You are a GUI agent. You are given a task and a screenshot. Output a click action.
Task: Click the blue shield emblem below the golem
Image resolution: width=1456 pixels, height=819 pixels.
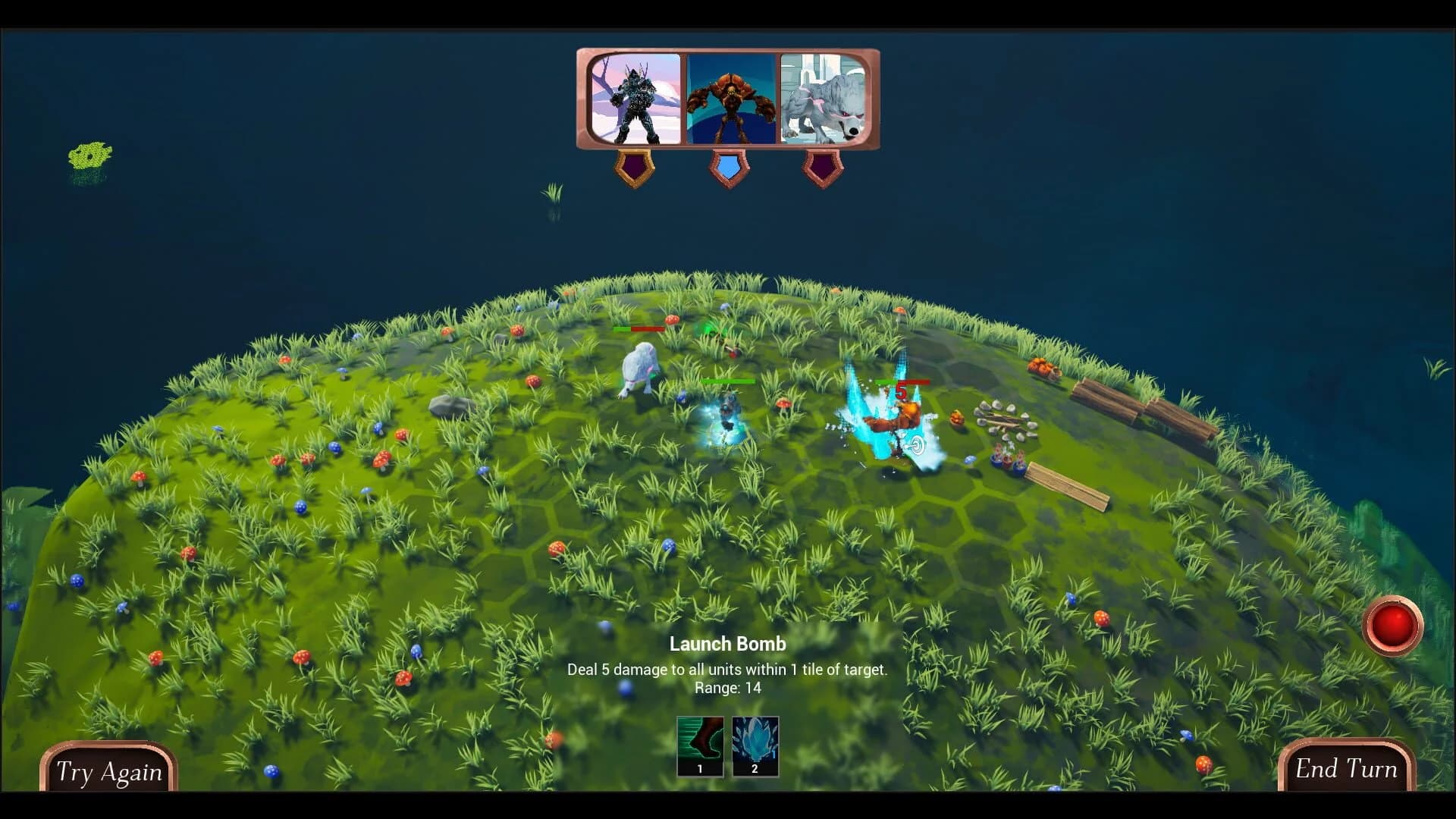pyautogui.click(x=730, y=168)
